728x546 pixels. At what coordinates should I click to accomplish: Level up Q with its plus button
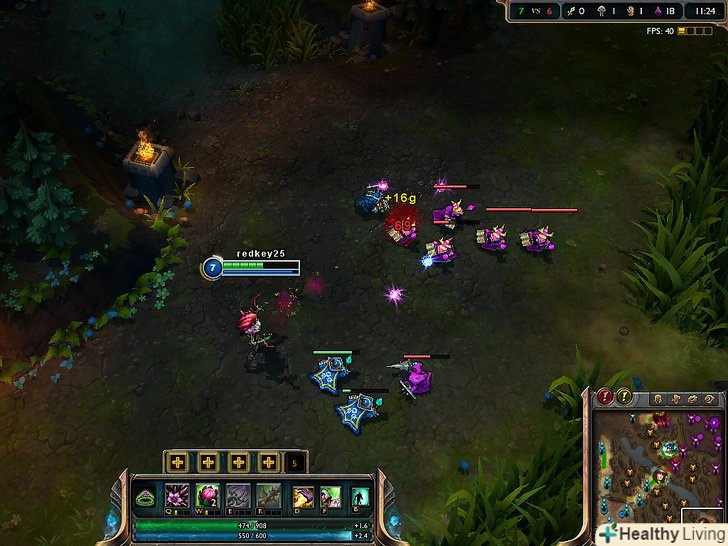pos(178,462)
